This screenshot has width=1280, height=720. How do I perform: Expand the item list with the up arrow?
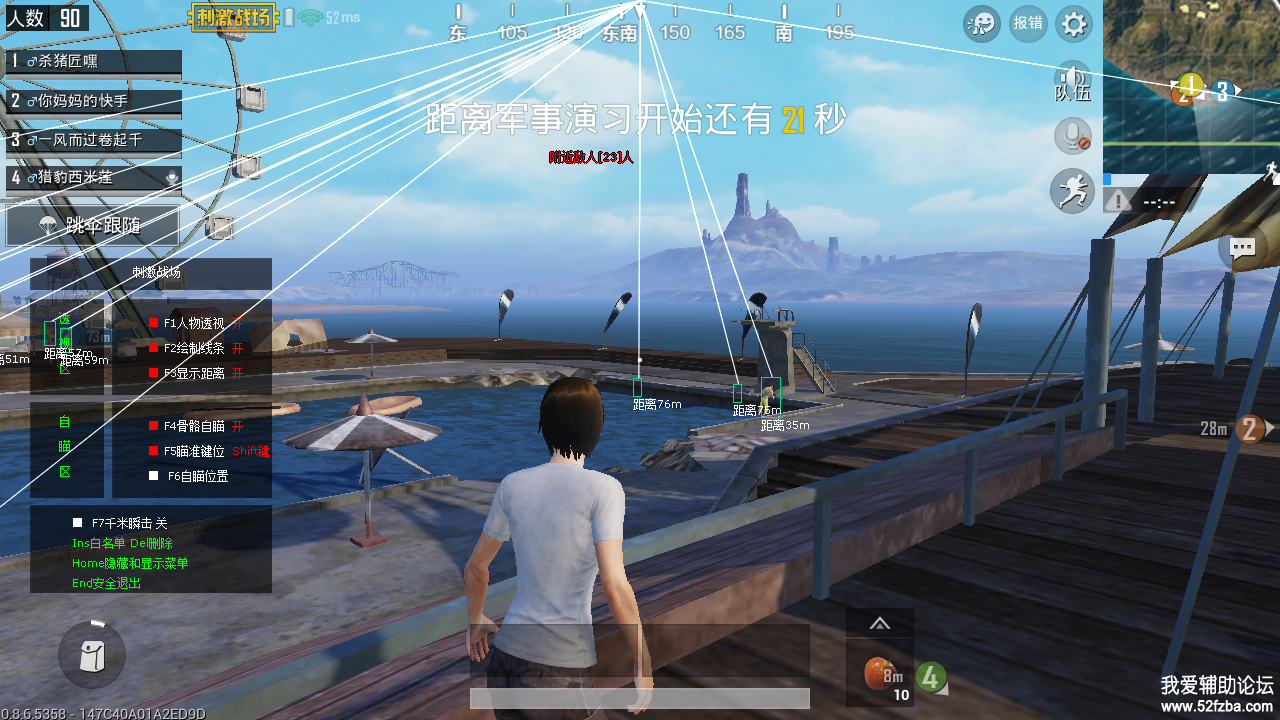click(x=880, y=624)
